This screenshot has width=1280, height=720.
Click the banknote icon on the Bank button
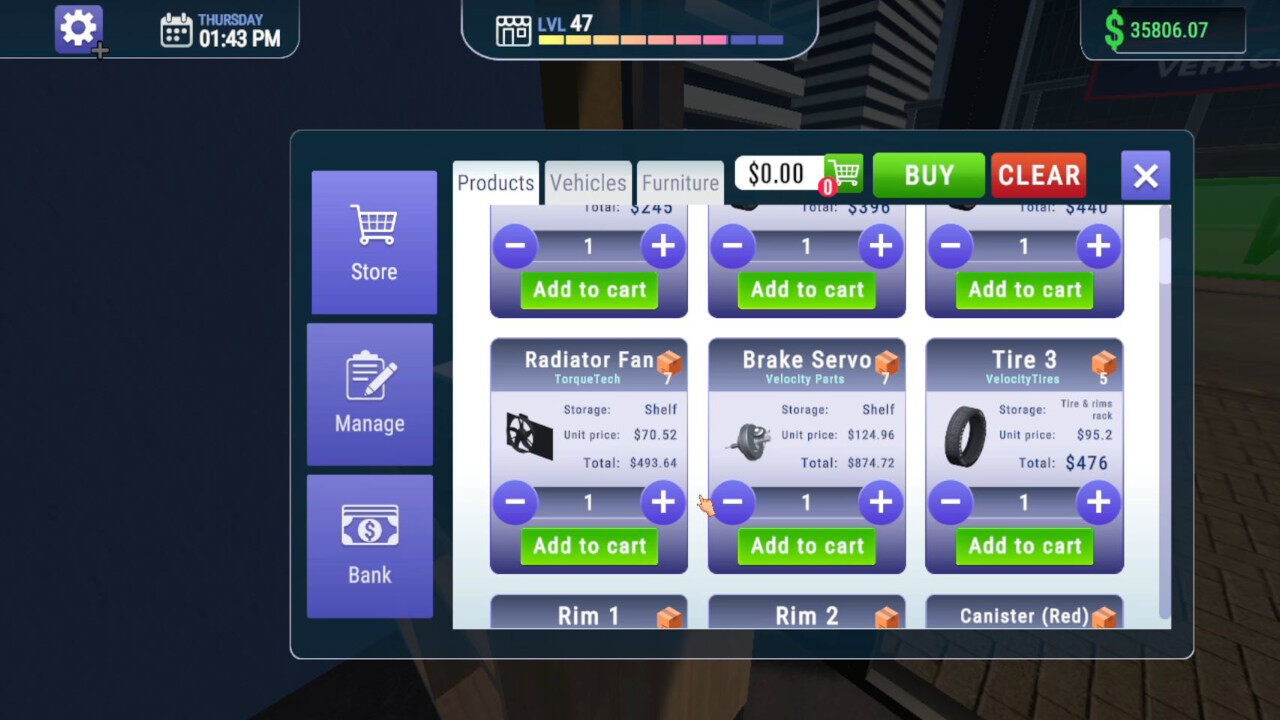tap(369, 527)
